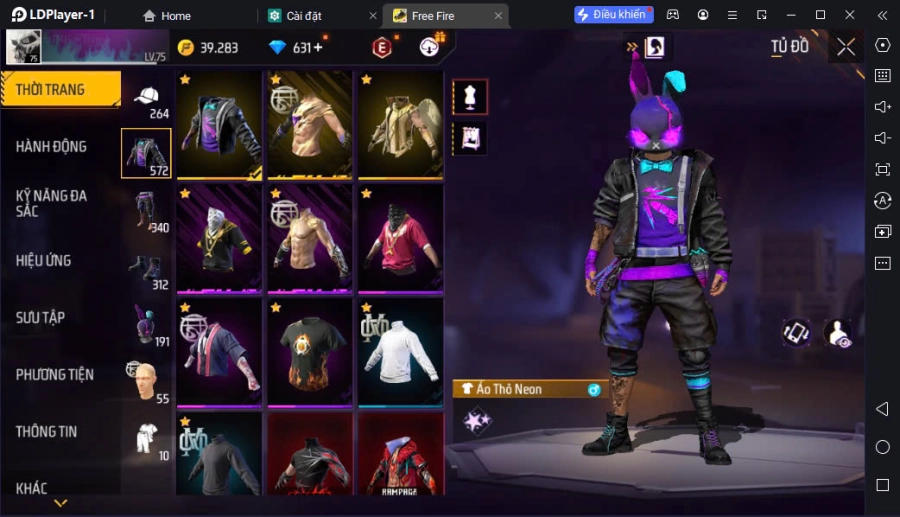The height and width of the screenshot is (517, 900).
Task: Add diamonds with the plus button
Action: (318, 48)
